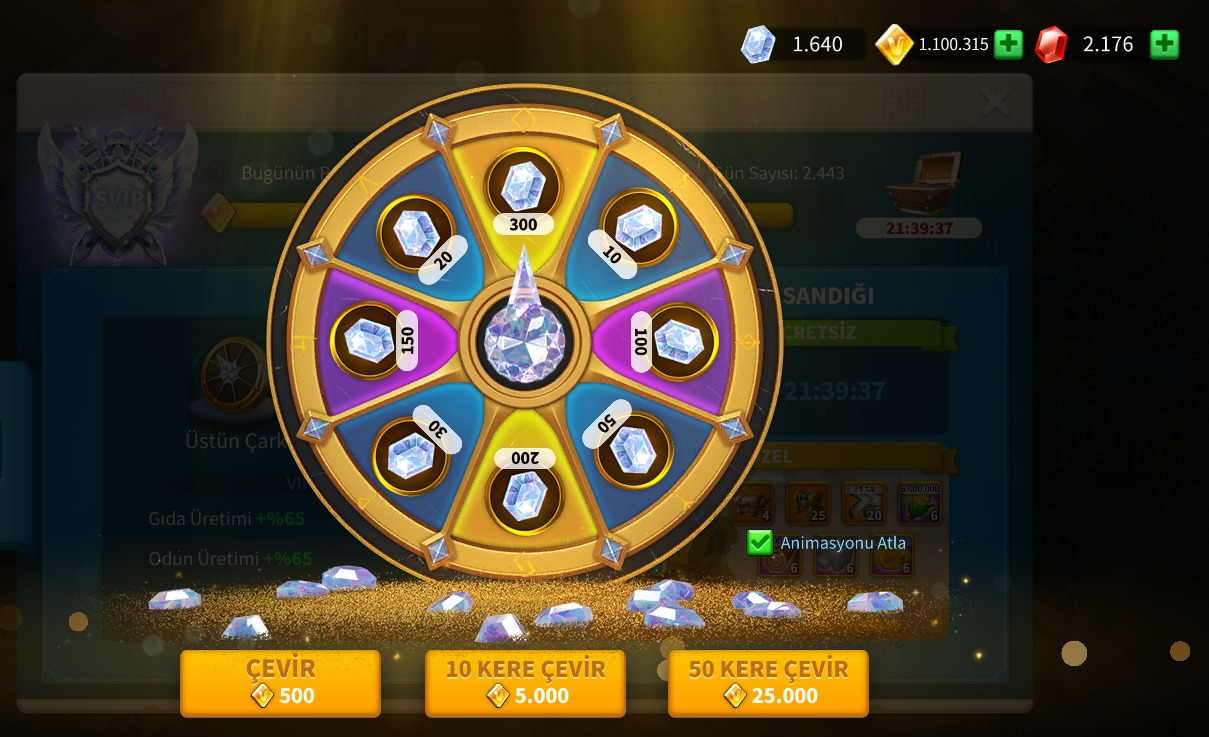
Task: Buy more red gems via green plus
Action: pyautogui.click(x=1164, y=44)
